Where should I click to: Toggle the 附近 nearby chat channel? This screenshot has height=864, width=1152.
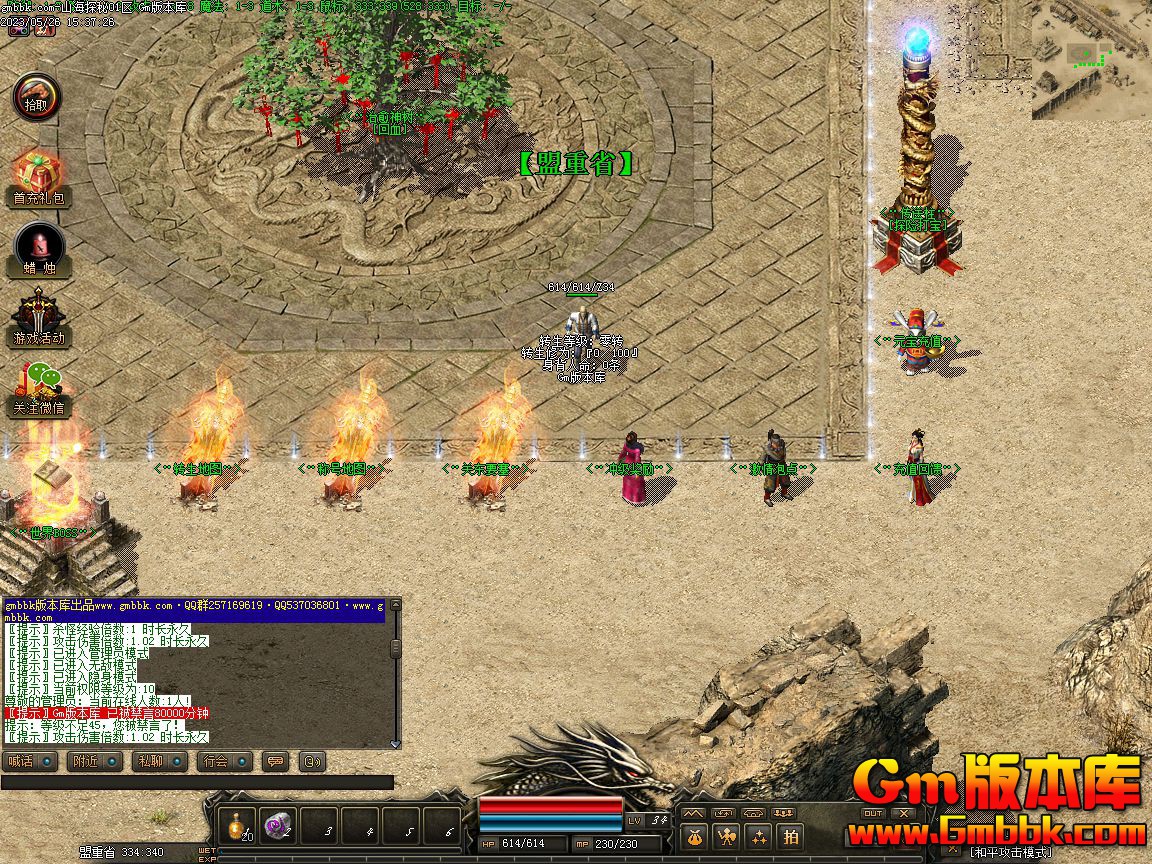[x=95, y=761]
